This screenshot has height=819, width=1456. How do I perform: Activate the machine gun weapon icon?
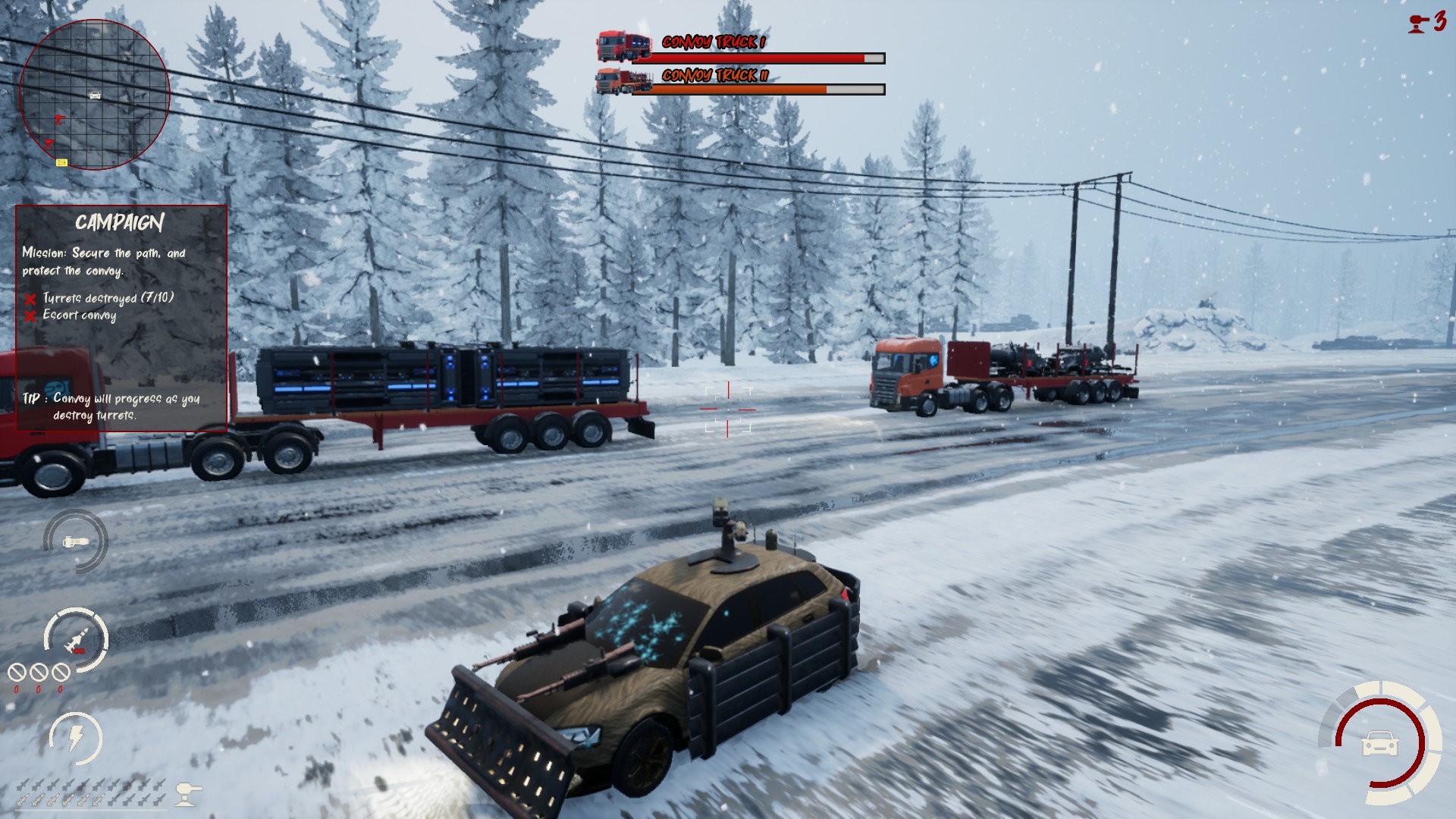click(76, 541)
